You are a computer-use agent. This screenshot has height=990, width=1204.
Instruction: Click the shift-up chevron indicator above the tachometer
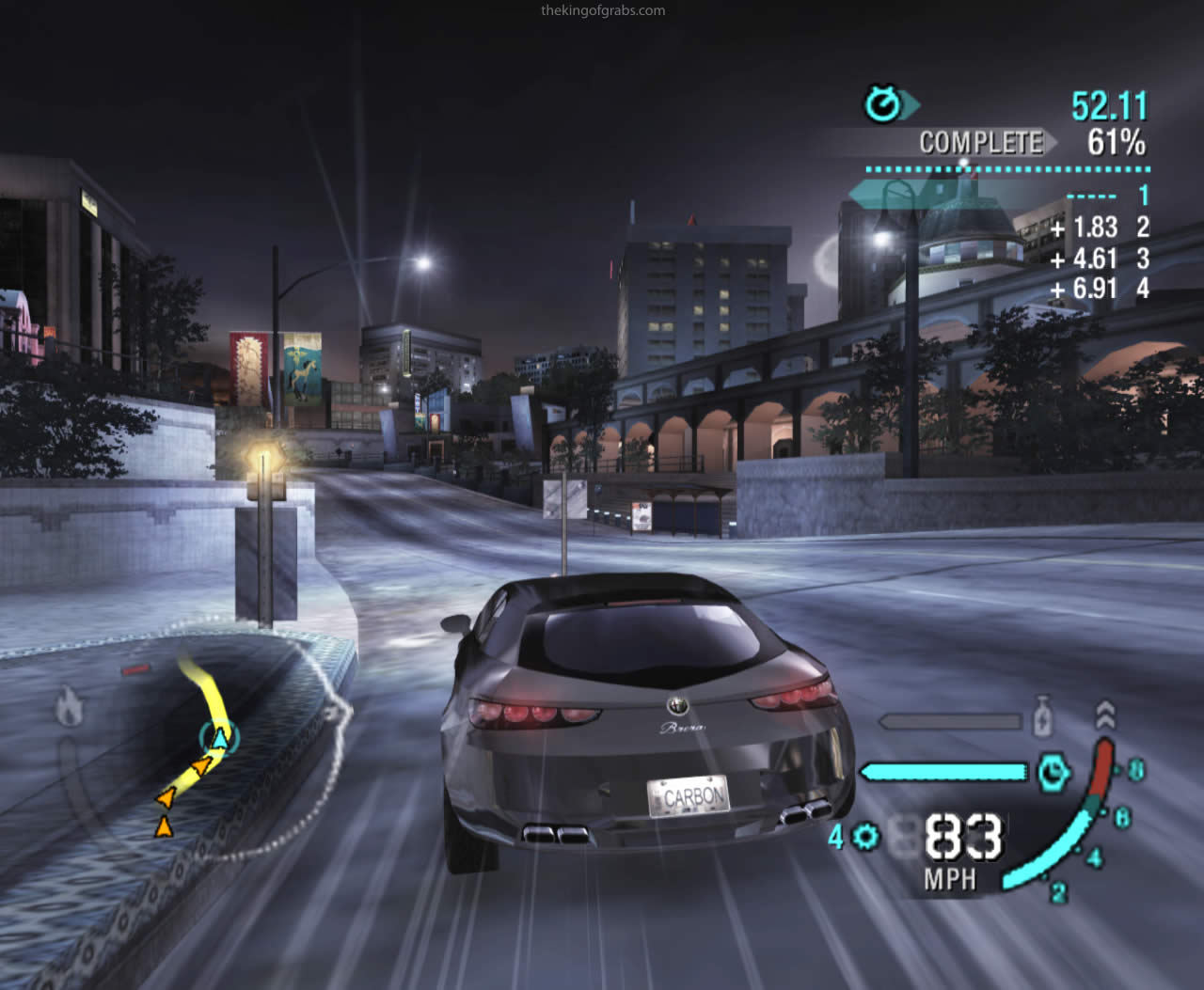[1106, 715]
